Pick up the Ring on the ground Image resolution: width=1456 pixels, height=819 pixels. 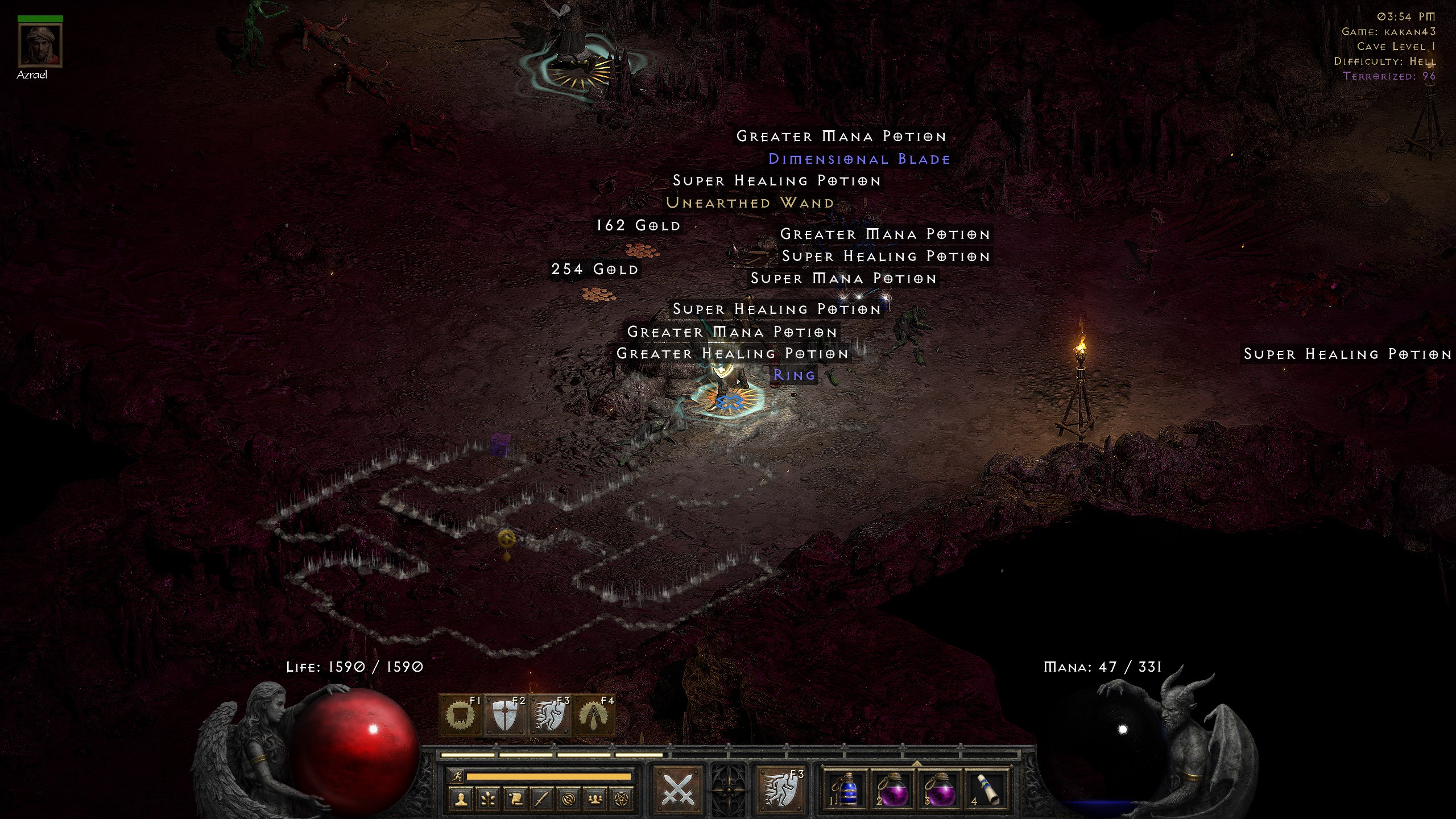coord(794,375)
